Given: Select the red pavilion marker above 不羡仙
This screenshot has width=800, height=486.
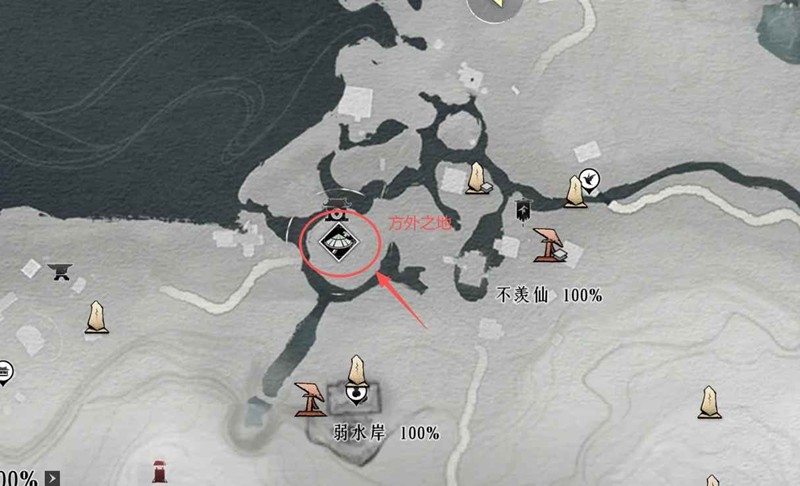Looking at the screenshot, I should coord(548,245).
